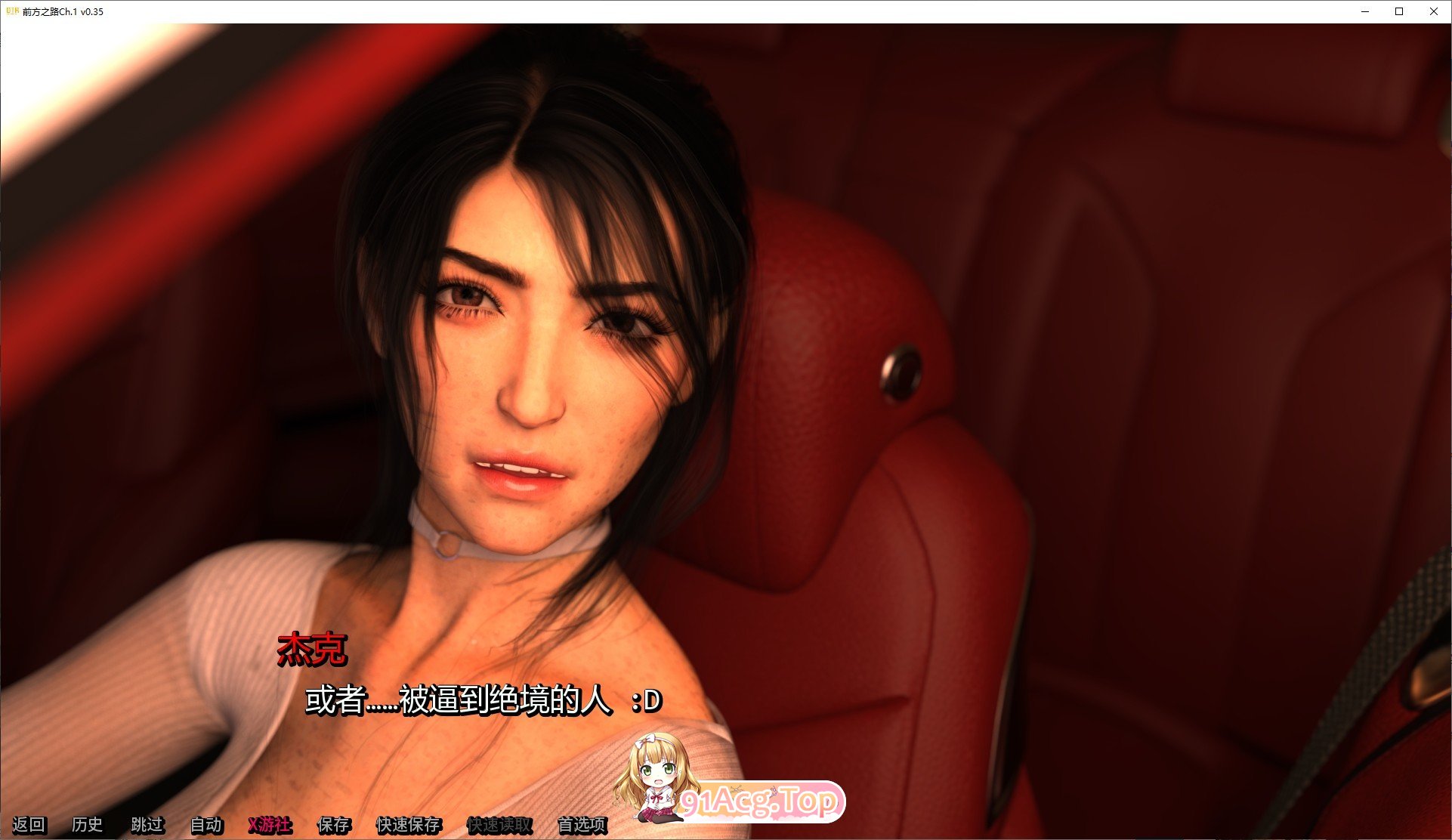Maximize the game window
This screenshot has width=1452, height=840.
pos(1398,11)
